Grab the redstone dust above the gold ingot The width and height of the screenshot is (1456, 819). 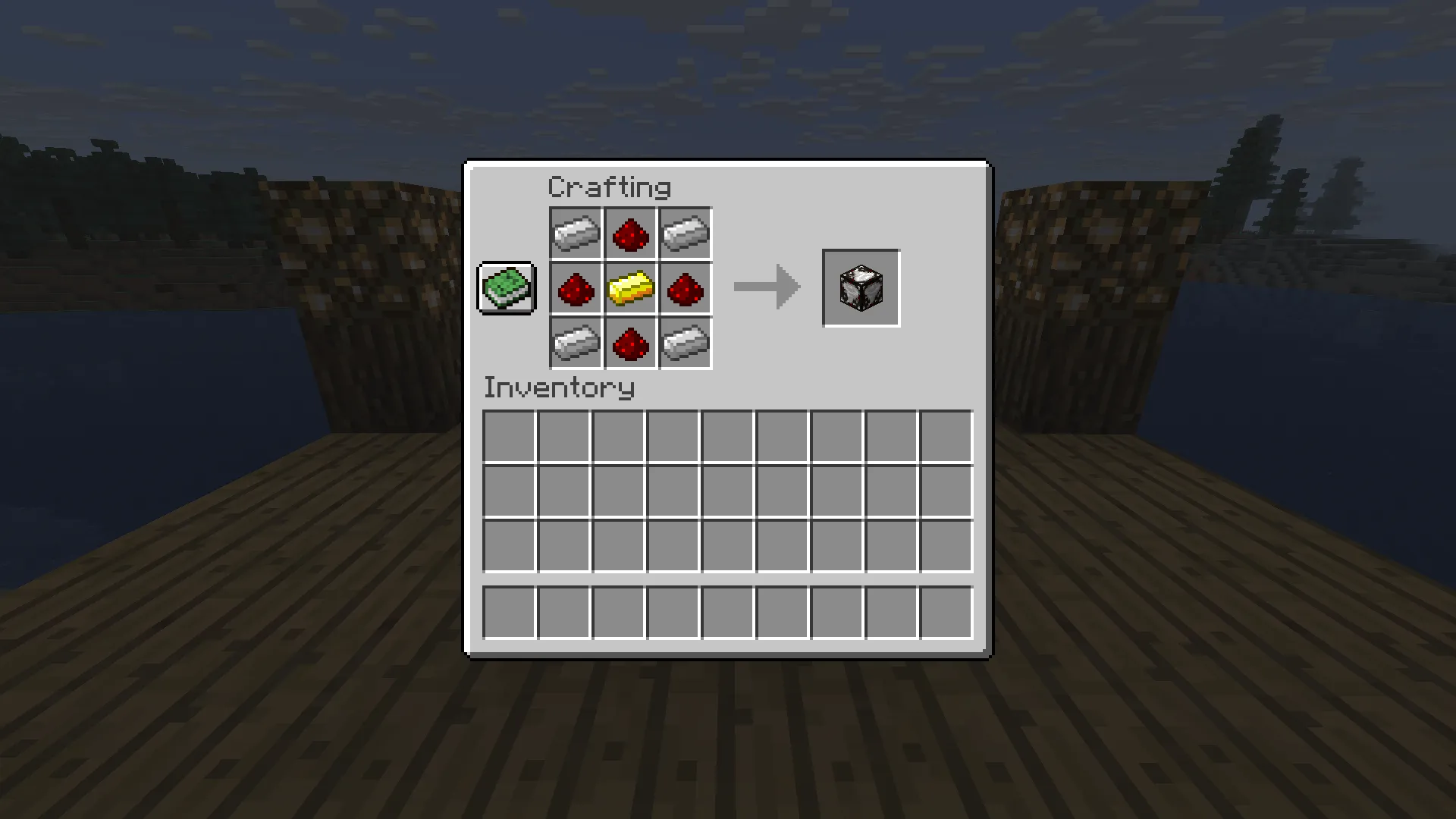631,234
